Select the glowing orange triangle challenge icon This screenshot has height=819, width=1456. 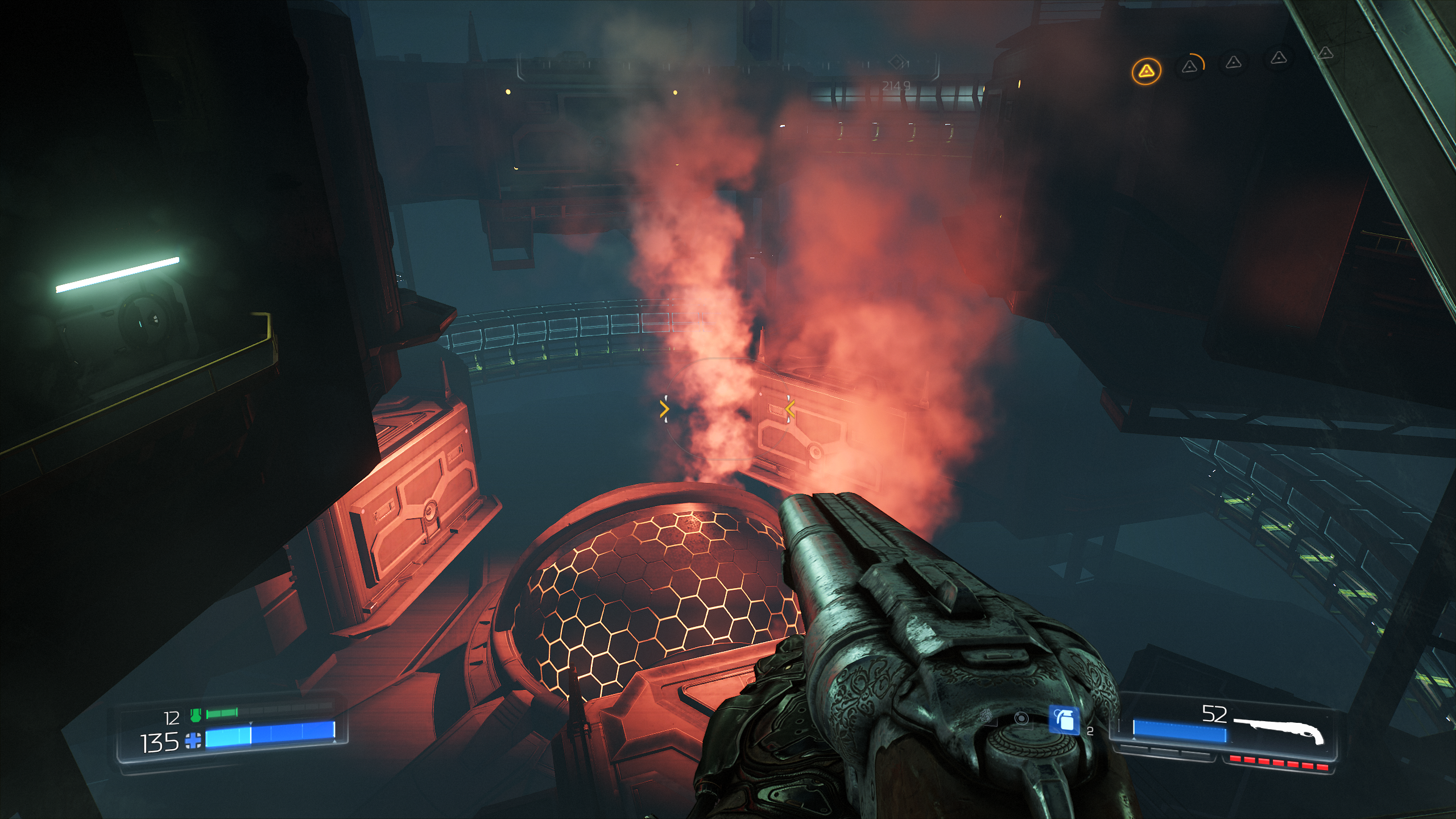tap(1146, 71)
